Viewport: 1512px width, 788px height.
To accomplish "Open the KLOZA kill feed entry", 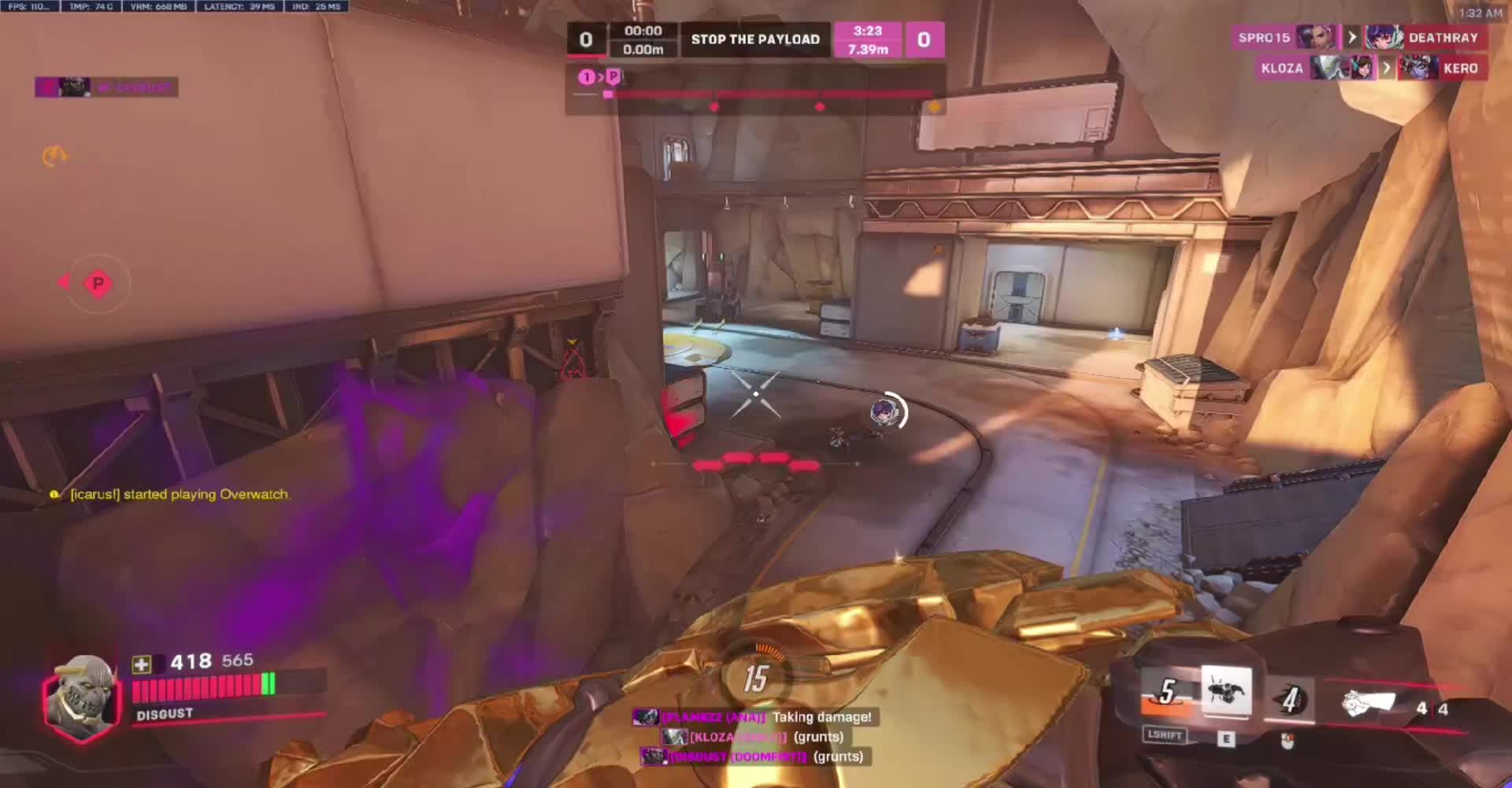I will 1282,69.
